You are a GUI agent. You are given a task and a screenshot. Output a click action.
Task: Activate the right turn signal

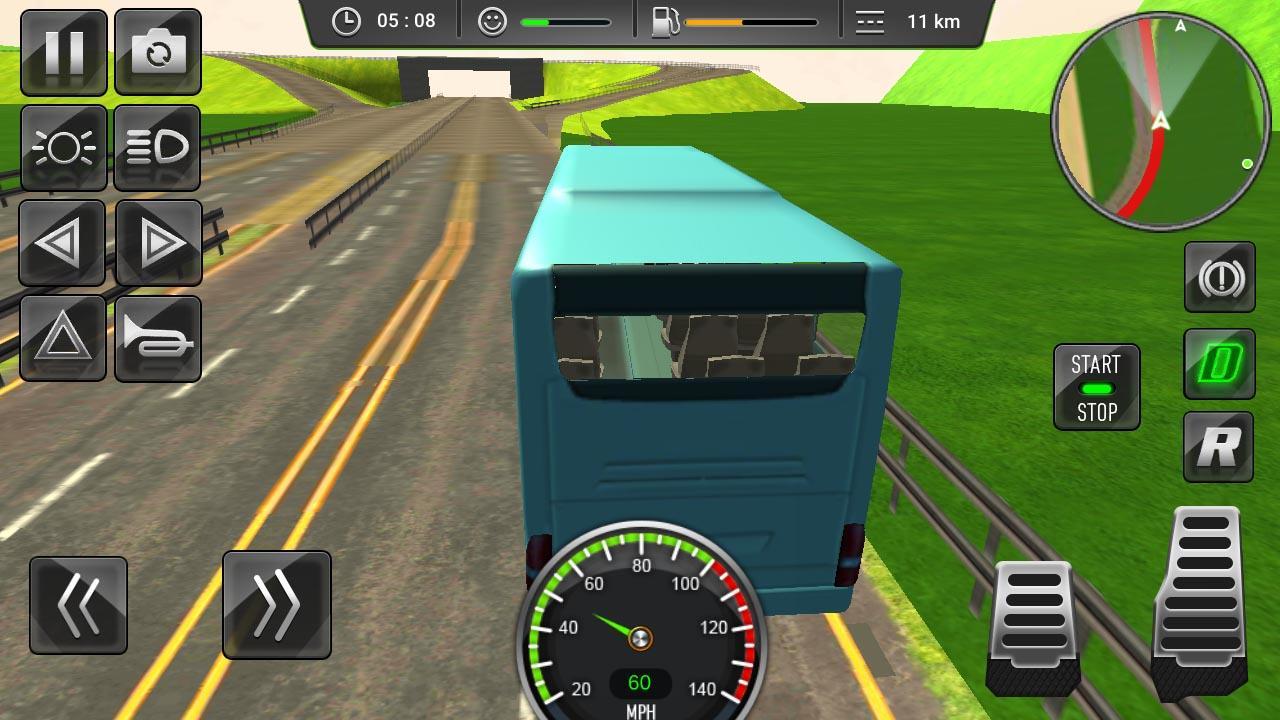tap(158, 242)
